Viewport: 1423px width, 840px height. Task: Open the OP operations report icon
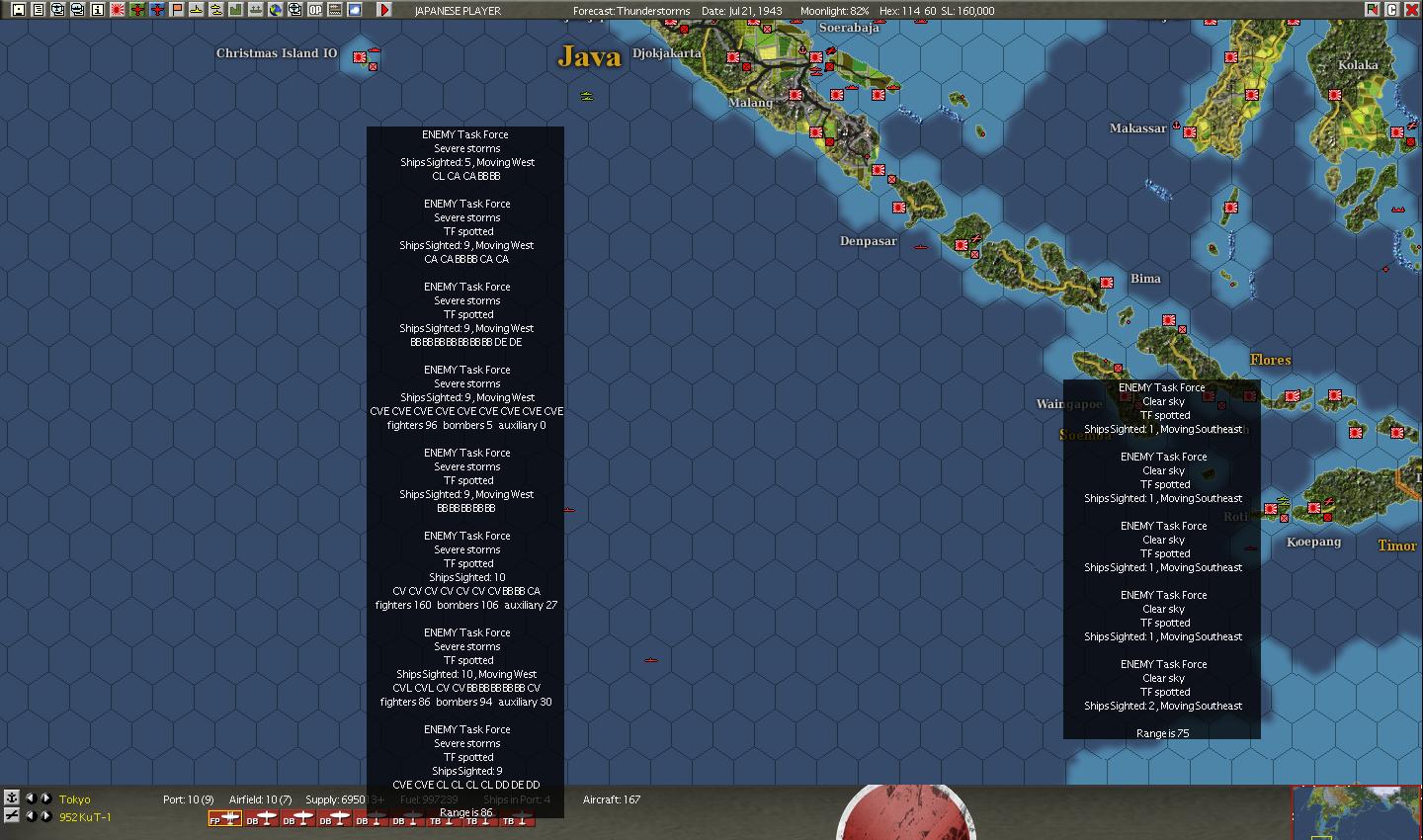tap(316, 9)
